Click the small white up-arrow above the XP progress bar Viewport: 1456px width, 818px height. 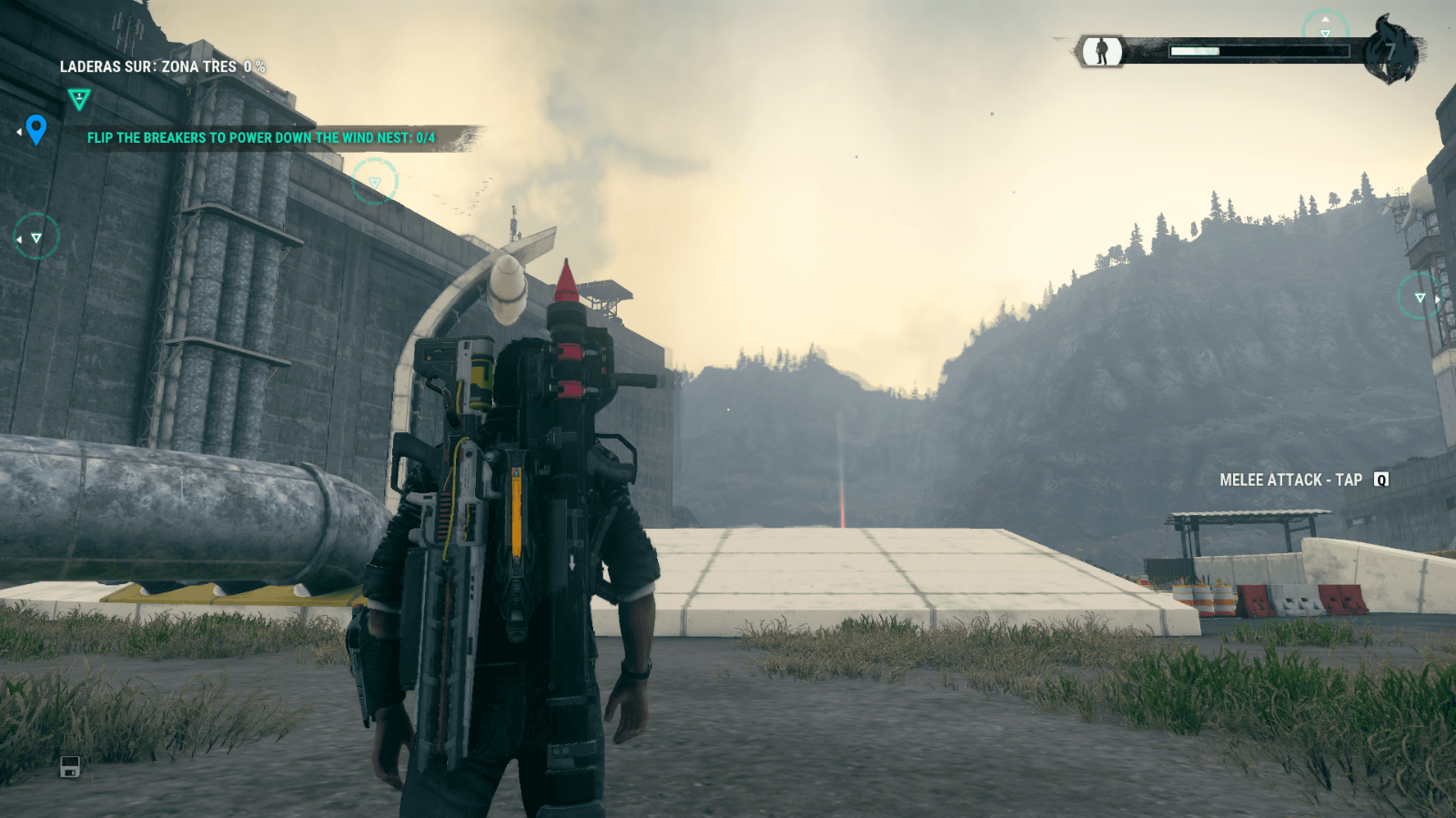click(1325, 18)
